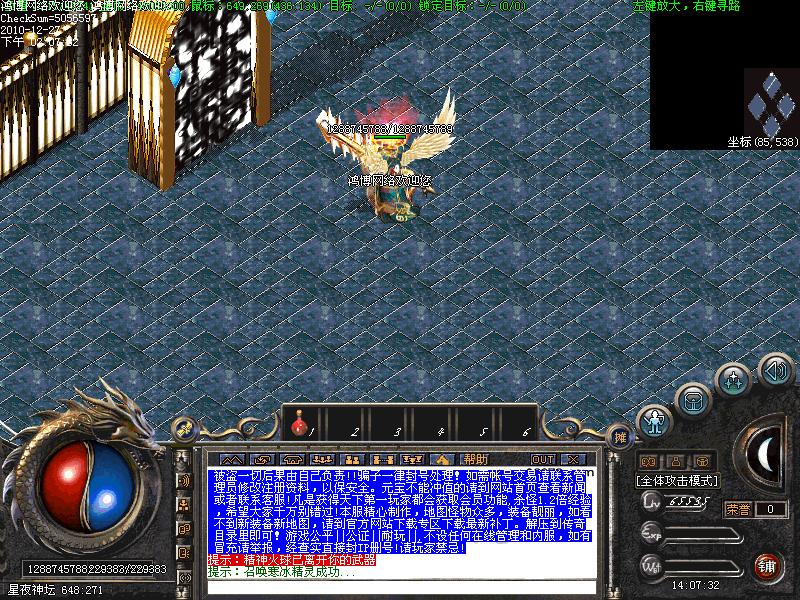
Task: Toggle sound with the speaker button
Action: [x=775, y=370]
